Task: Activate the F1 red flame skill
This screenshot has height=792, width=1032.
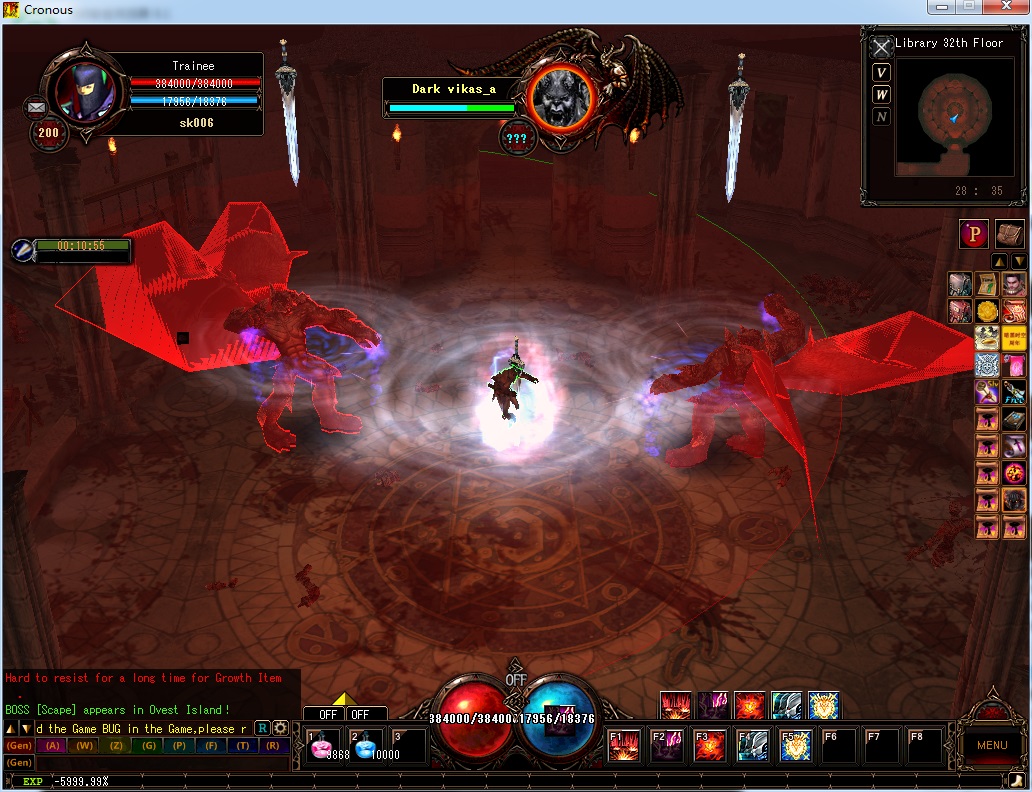Action: coord(625,746)
